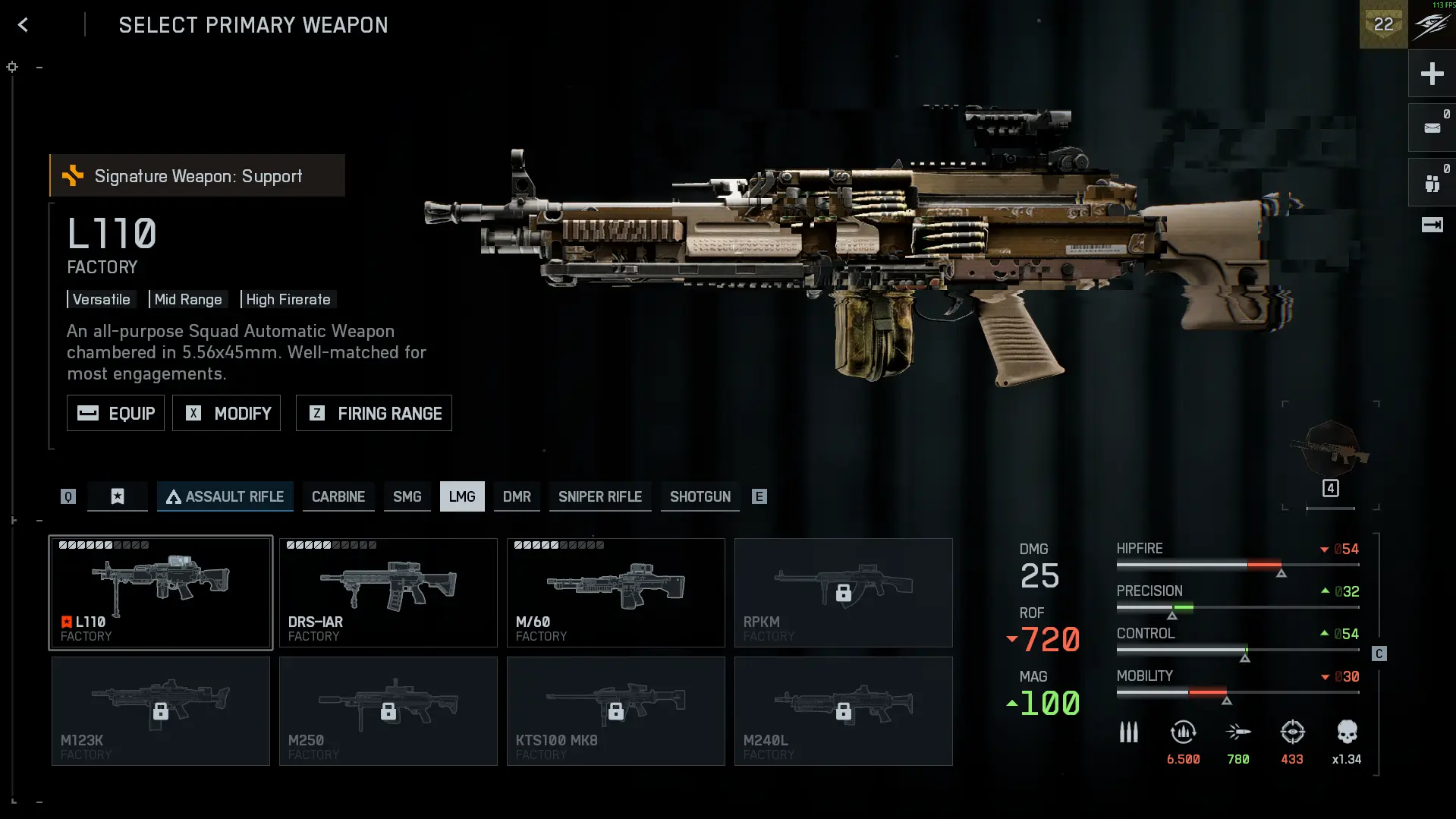Image resolution: width=1456 pixels, height=819 pixels.
Task: Equip the L110 weapon
Action: tap(115, 413)
